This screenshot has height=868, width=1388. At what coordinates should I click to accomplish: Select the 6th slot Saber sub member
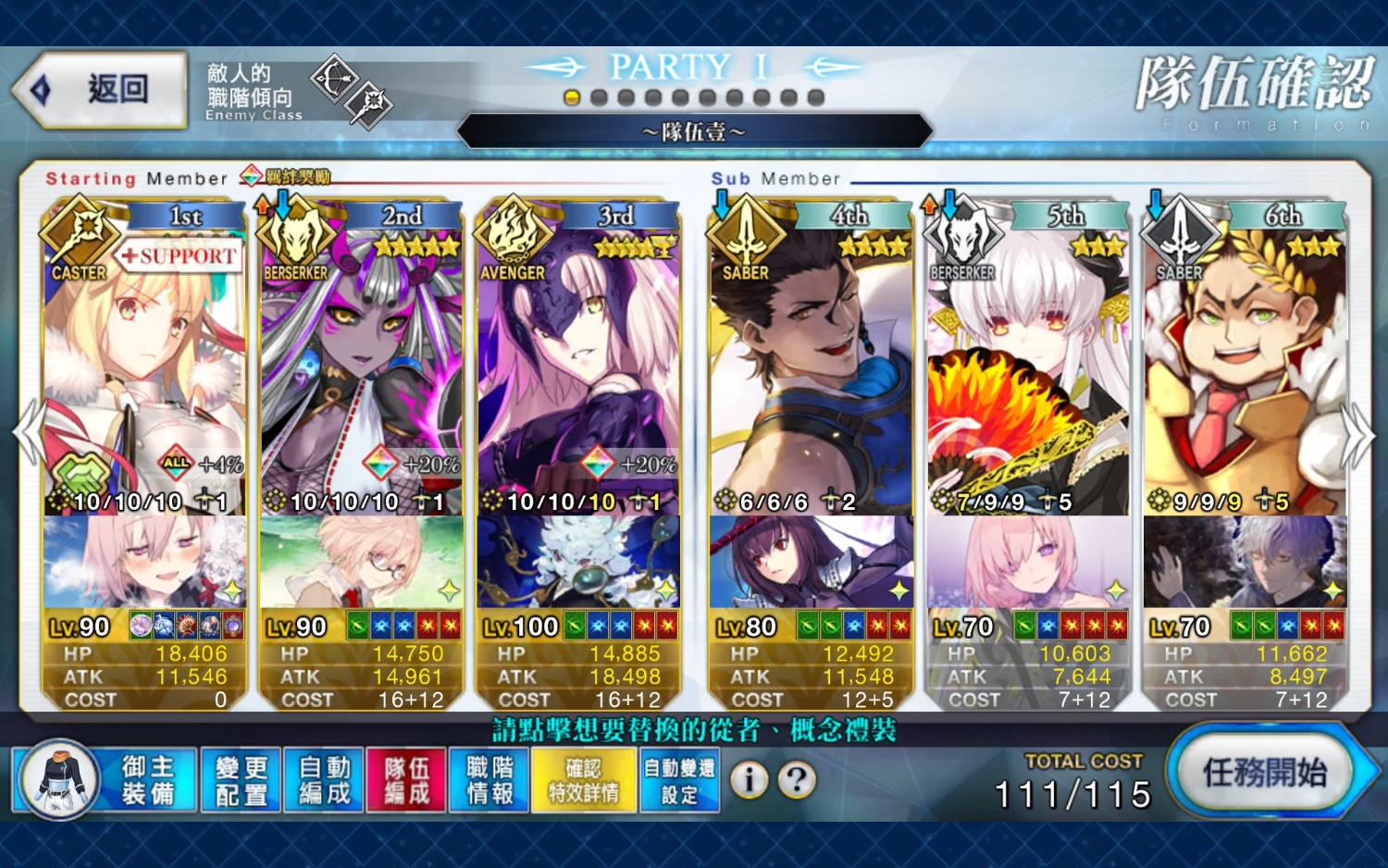pos(1245,370)
